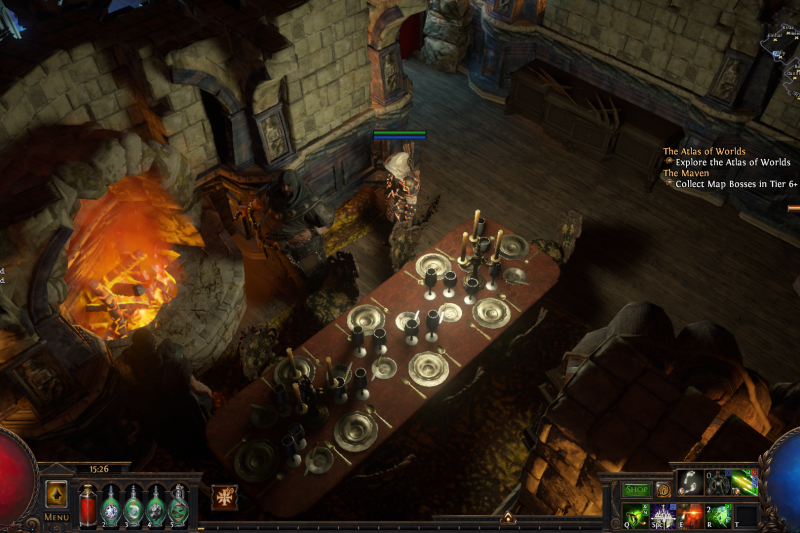Use the green flask in slot 5
The image size is (800, 533).
(179, 503)
